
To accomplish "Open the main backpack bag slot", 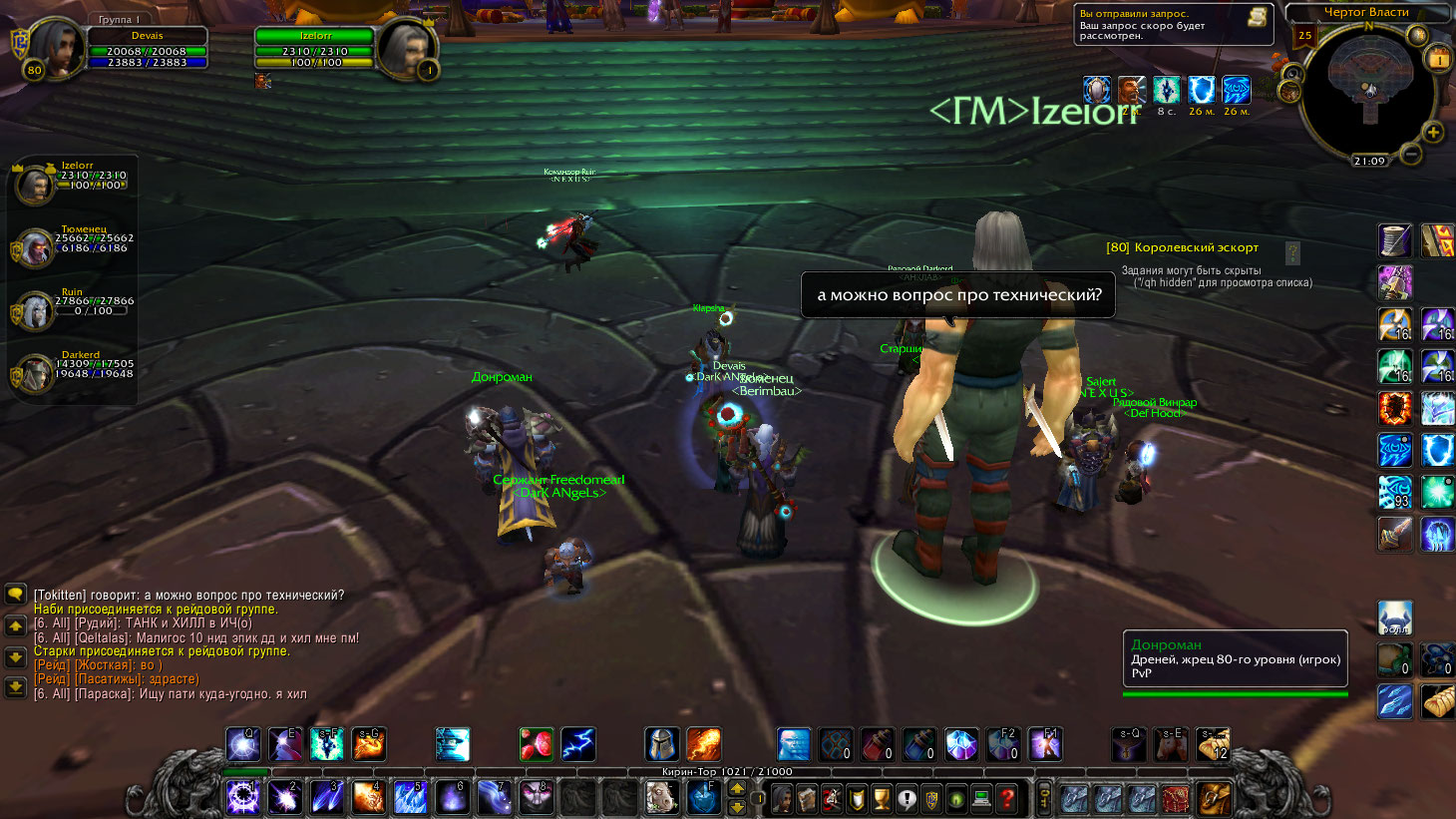I will [1214, 798].
